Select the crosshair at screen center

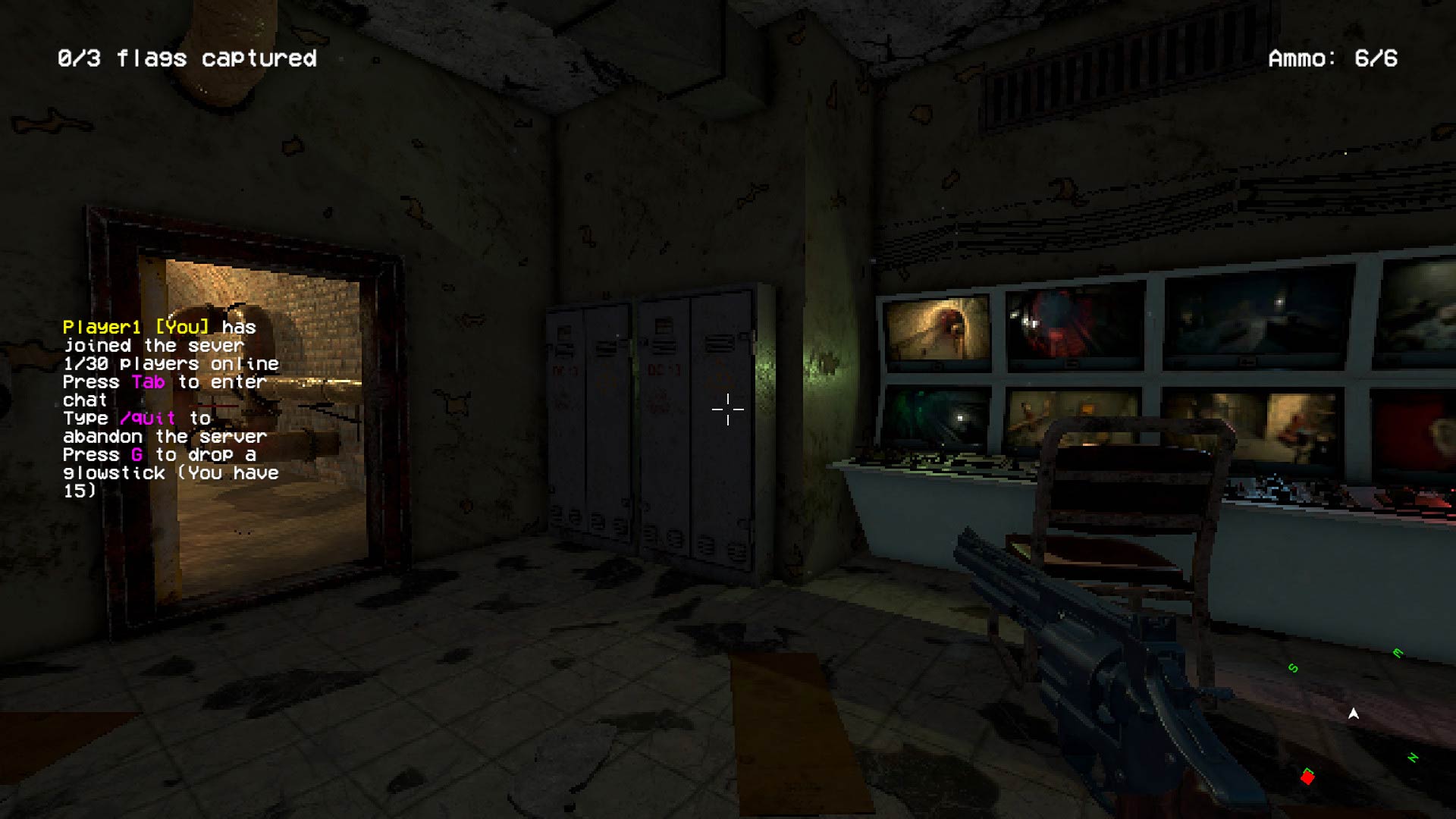(x=726, y=409)
